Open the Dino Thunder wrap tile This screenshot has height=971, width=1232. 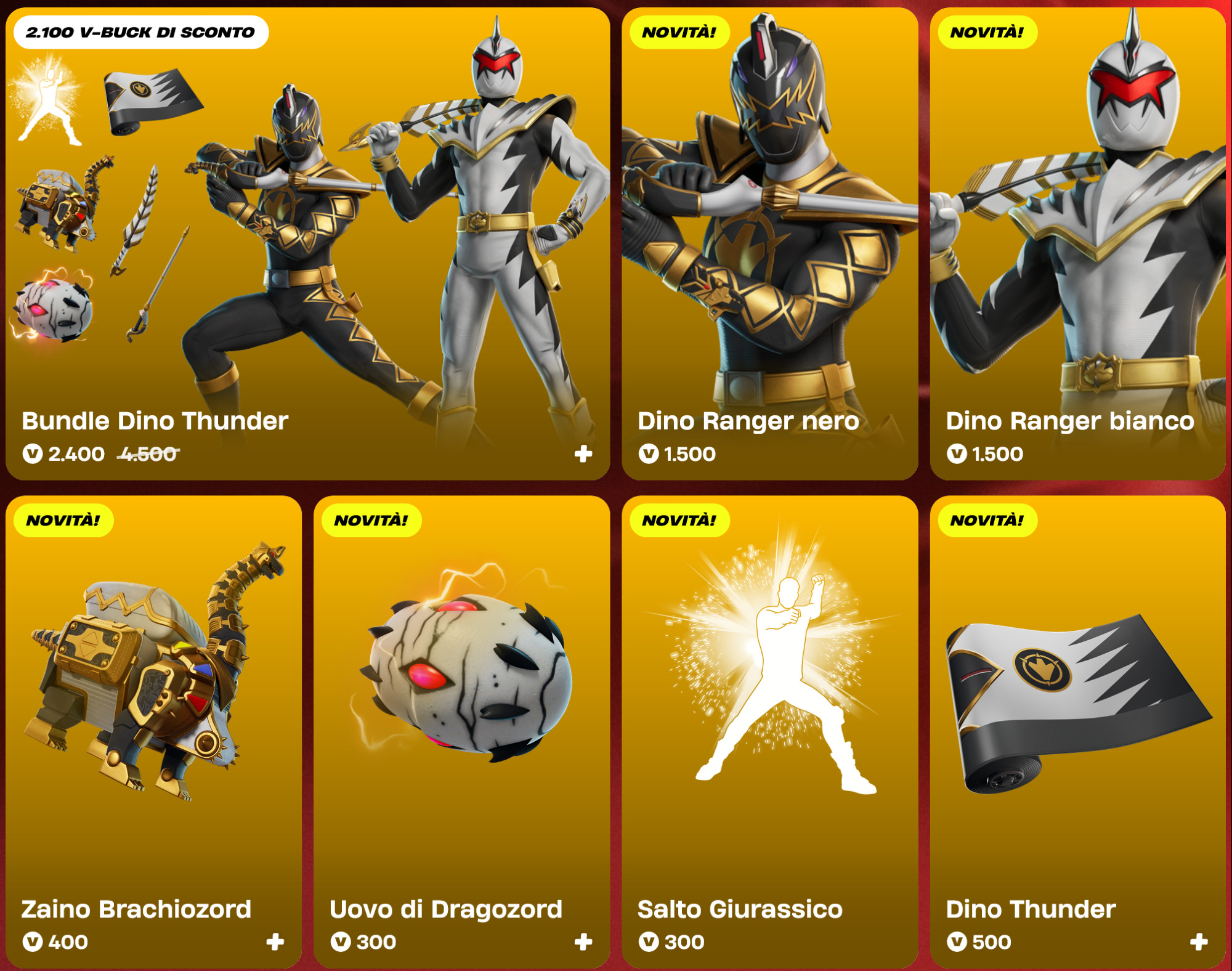pos(1077,709)
